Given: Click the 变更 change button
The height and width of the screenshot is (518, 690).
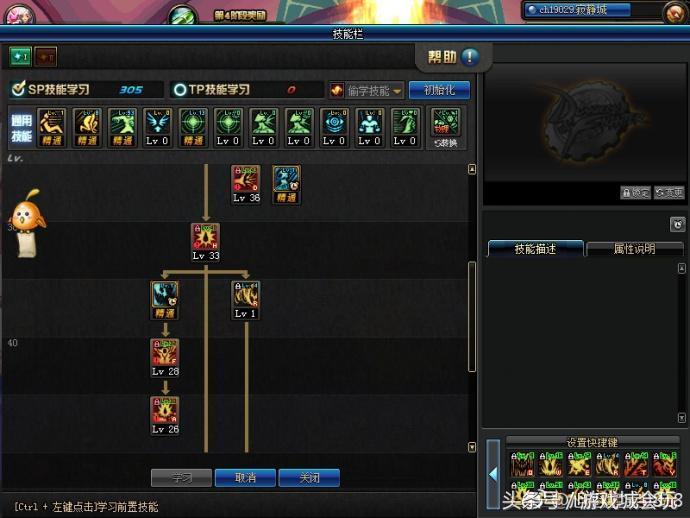Looking at the screenshot, I should [x=669, y=193].
